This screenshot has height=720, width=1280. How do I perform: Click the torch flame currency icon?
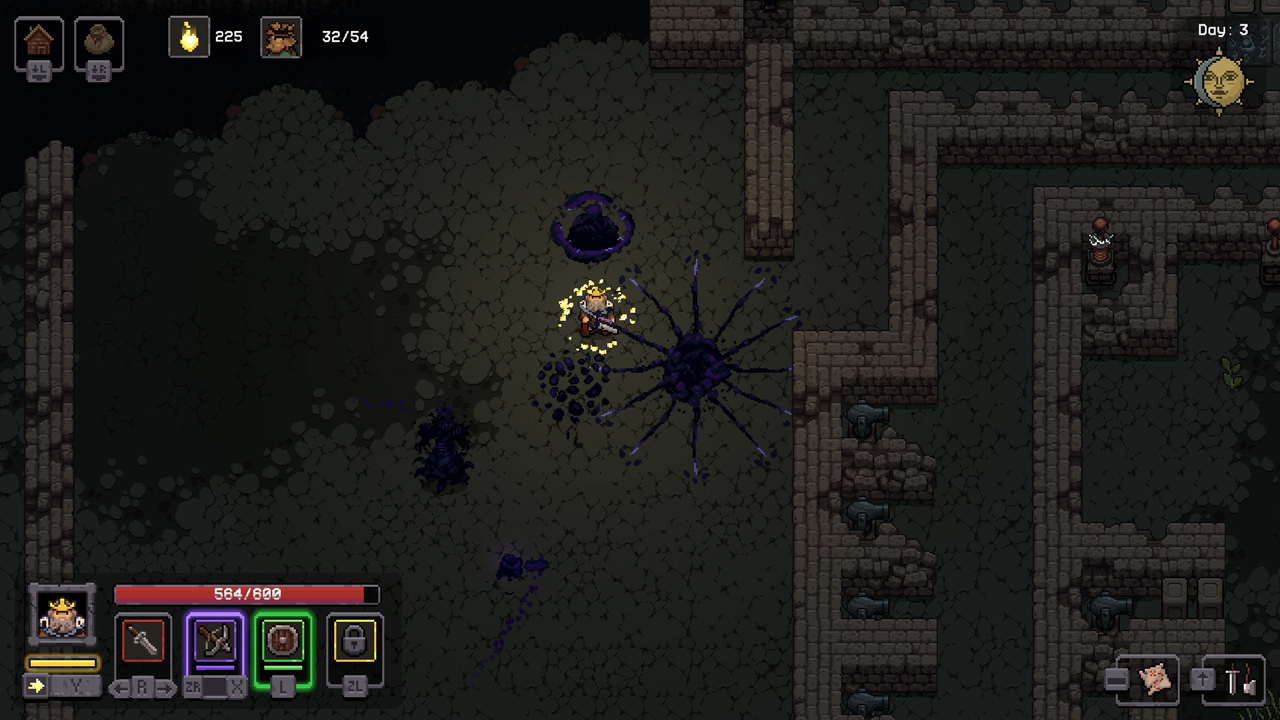tap(189, 36)
